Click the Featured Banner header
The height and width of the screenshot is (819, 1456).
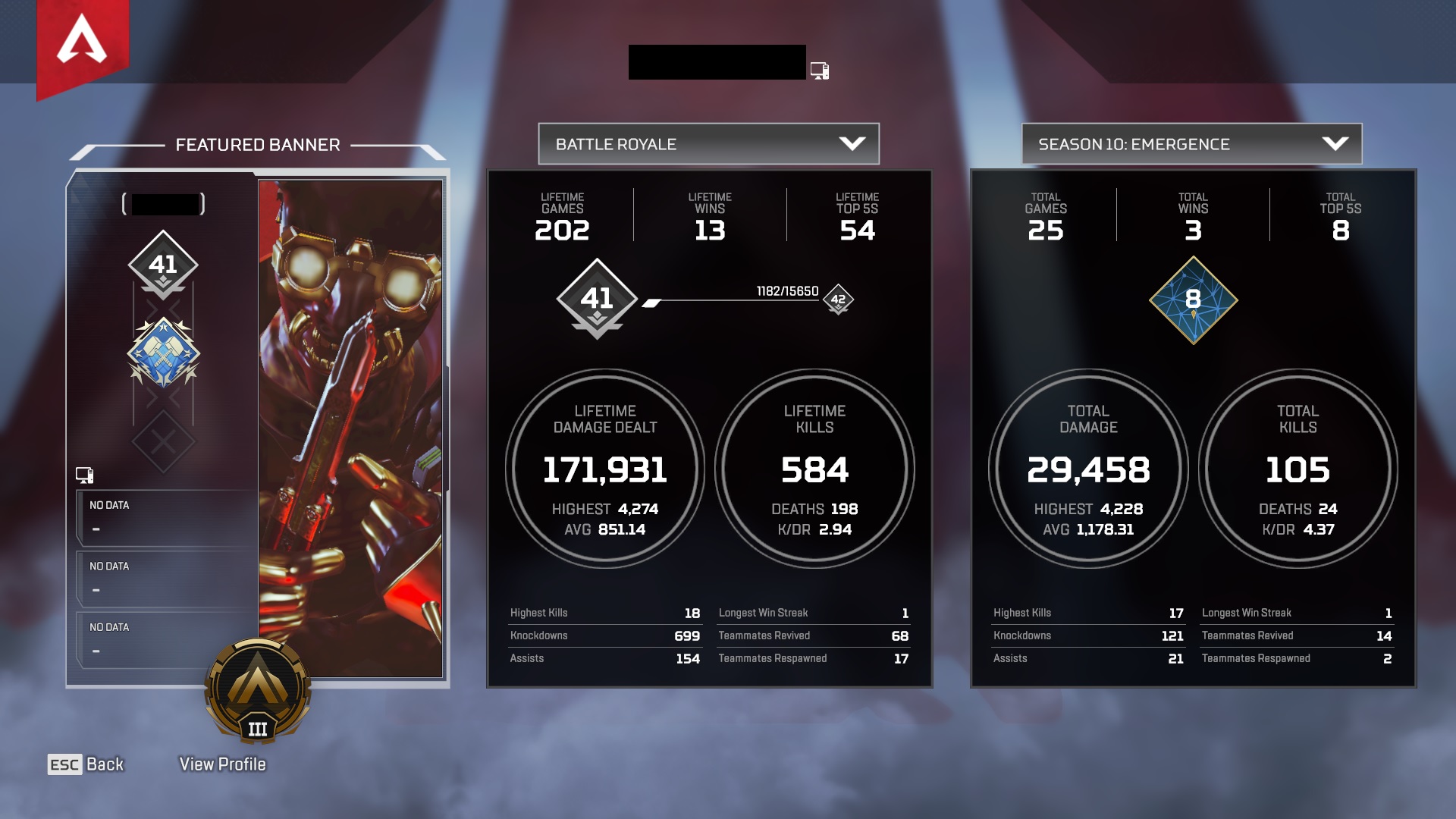coord(258,145)
